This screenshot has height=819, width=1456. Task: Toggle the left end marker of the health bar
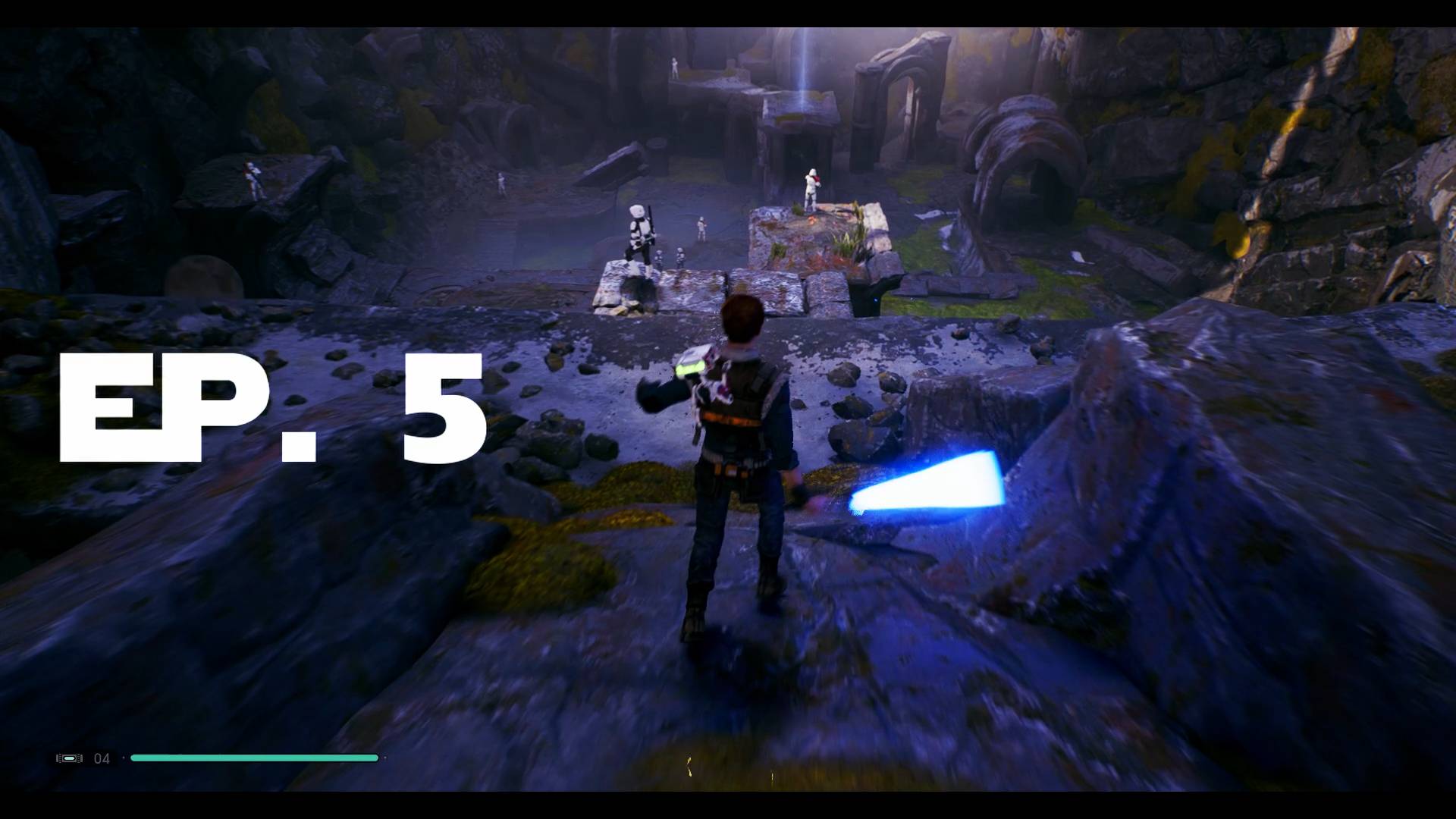coord(124,758)
